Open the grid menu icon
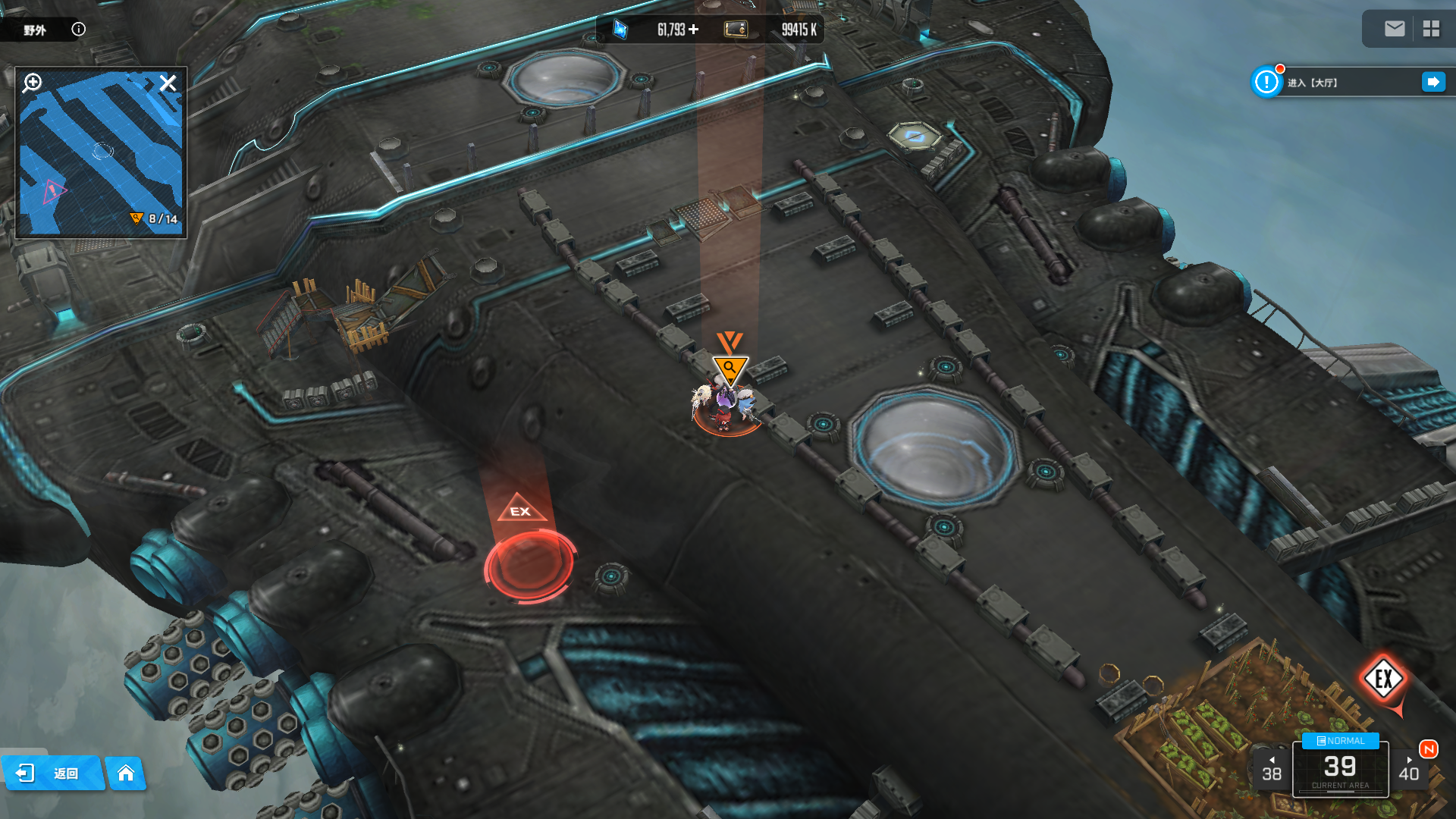 tap(1431, 29)
